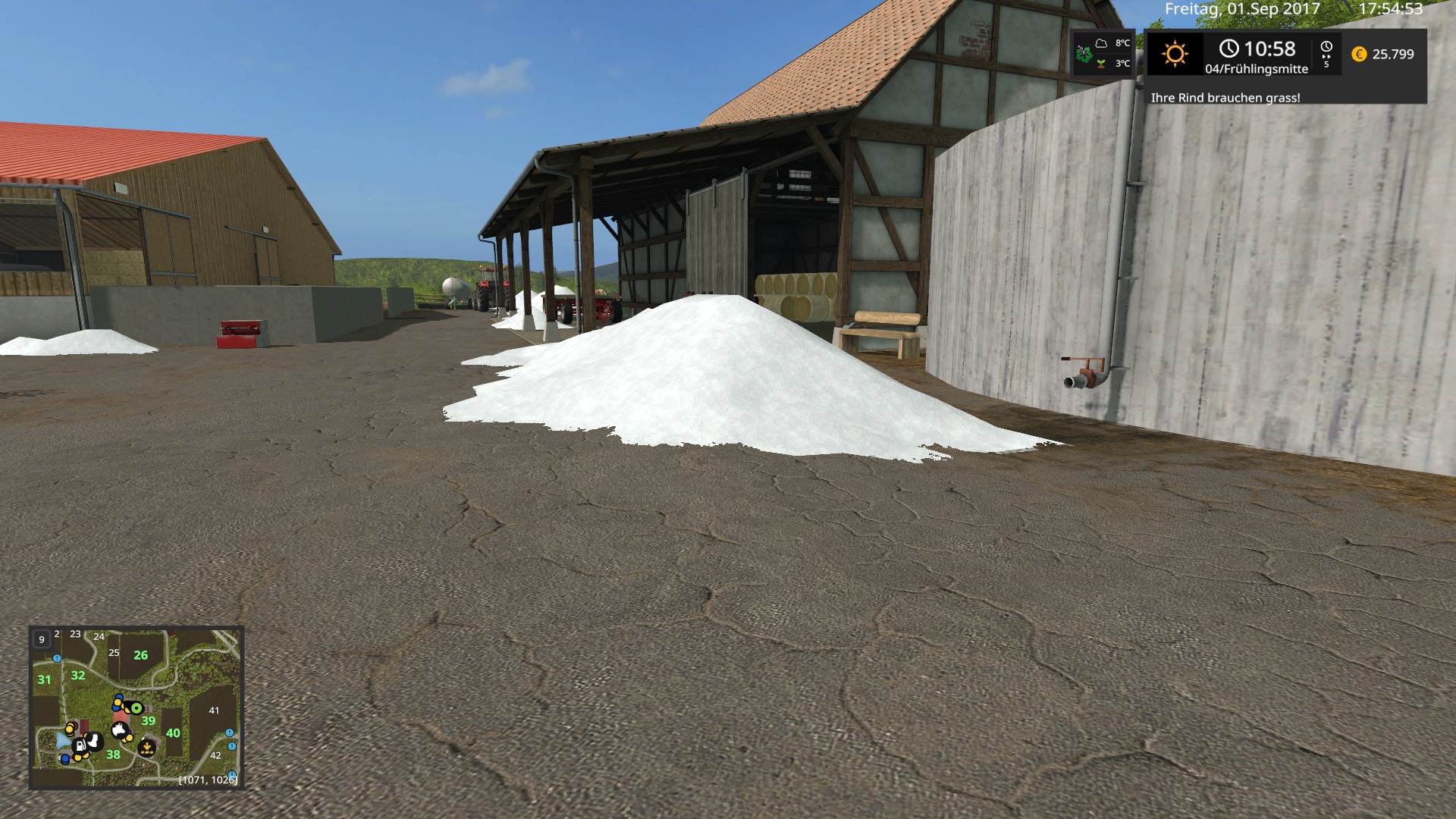
Task: Click the sun weather icon in the HUD
Action: coord(1175,54)
